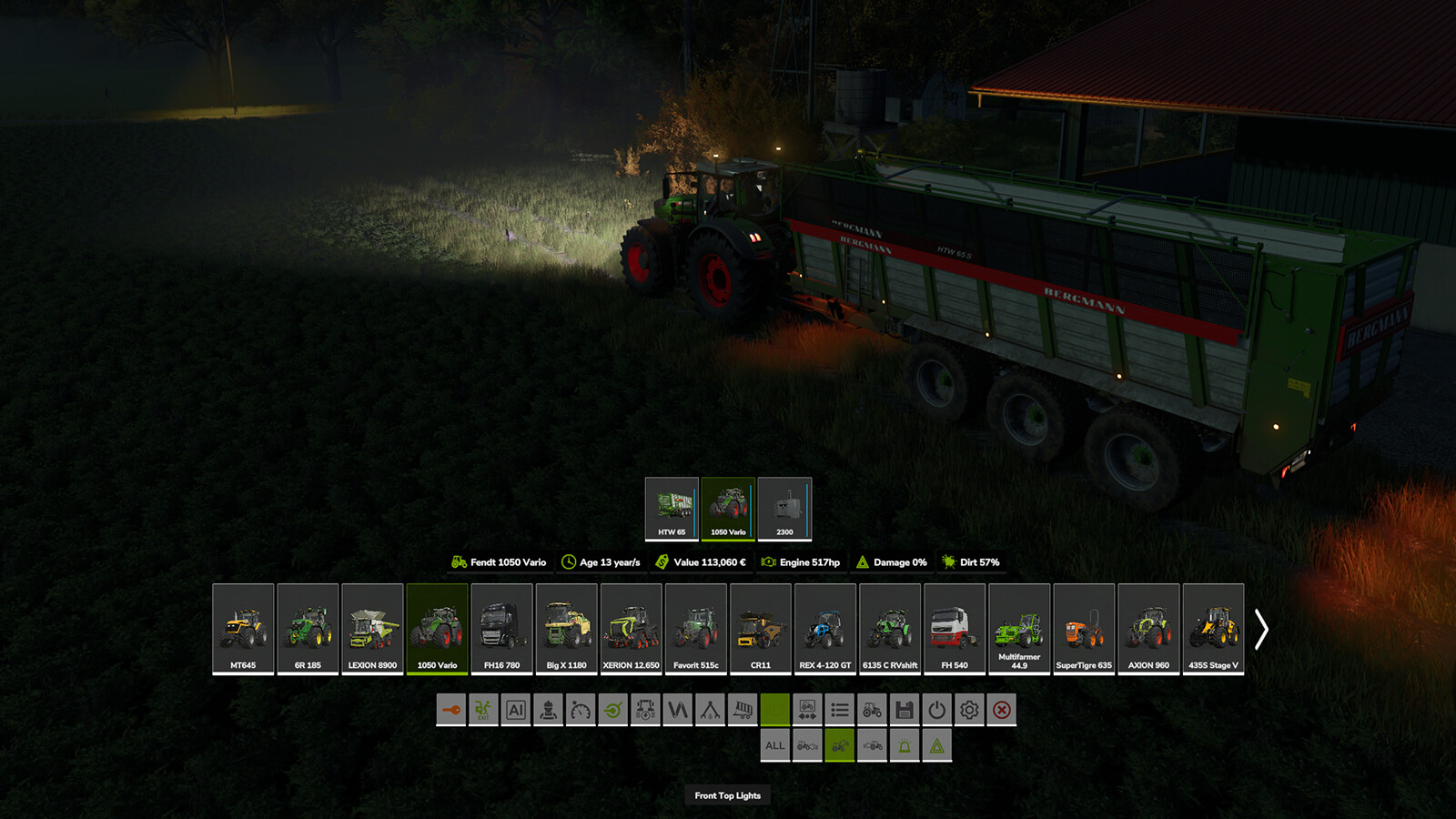Select the XERION 12.650 vehicle
This screenshot has width=1456, height=819.
[631, 629]
